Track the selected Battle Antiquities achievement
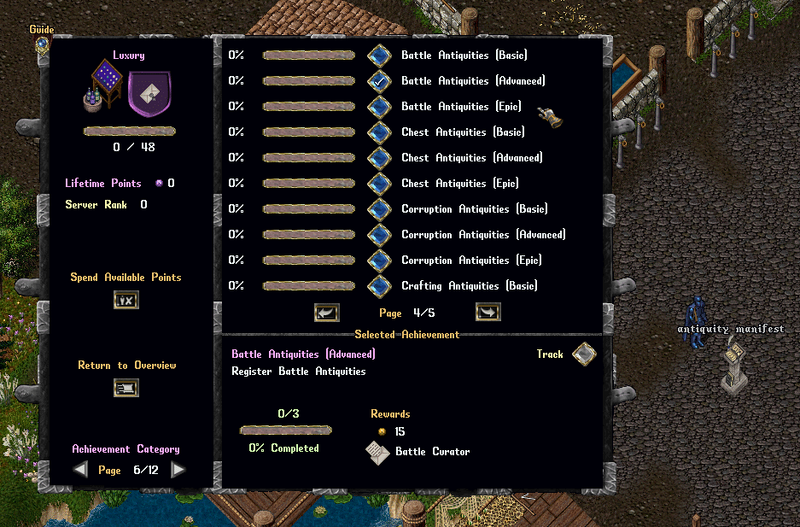800x527 pixels. coord(583,354)
